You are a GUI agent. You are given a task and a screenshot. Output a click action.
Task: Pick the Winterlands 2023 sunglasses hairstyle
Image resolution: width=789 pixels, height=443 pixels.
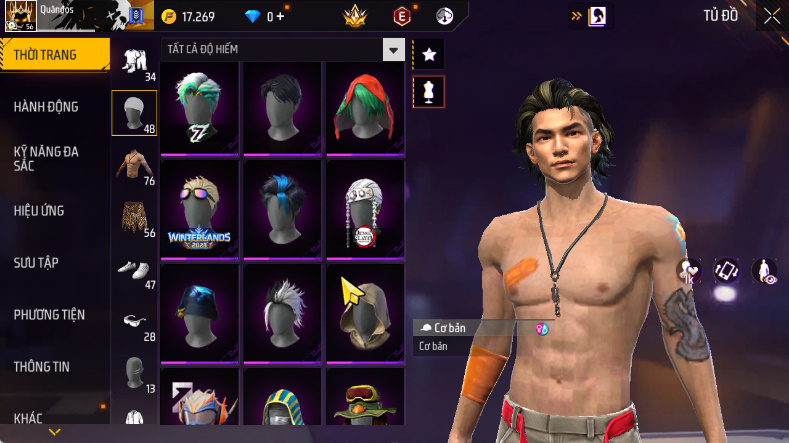199,208
